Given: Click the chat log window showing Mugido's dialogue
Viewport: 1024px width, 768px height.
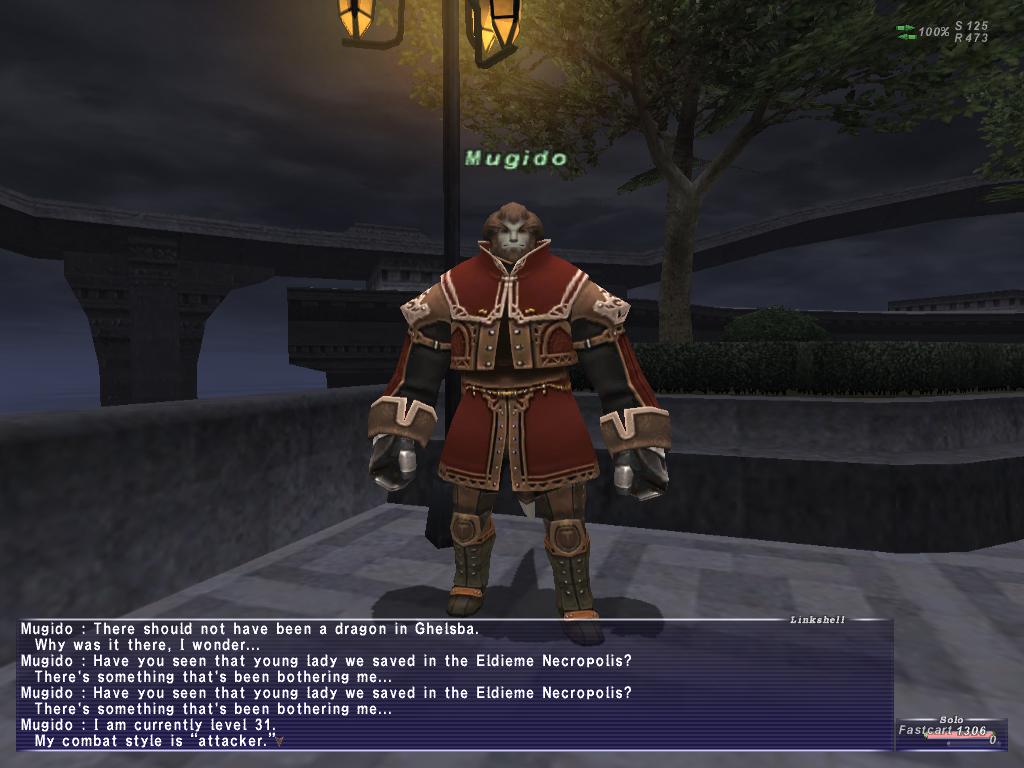Looking at the screenshot, I should point(455,685).
